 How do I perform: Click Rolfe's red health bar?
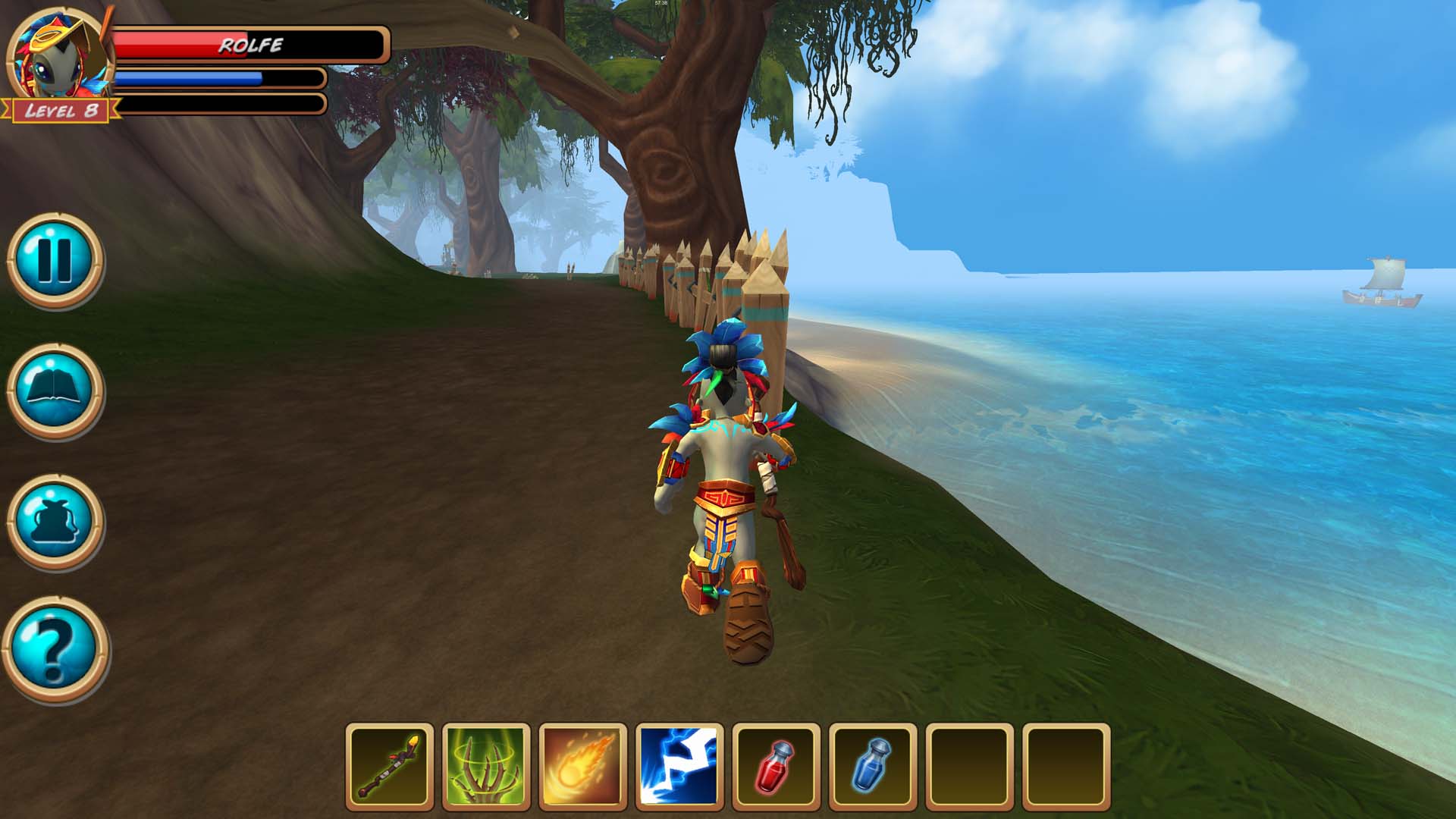coord(190,44)
